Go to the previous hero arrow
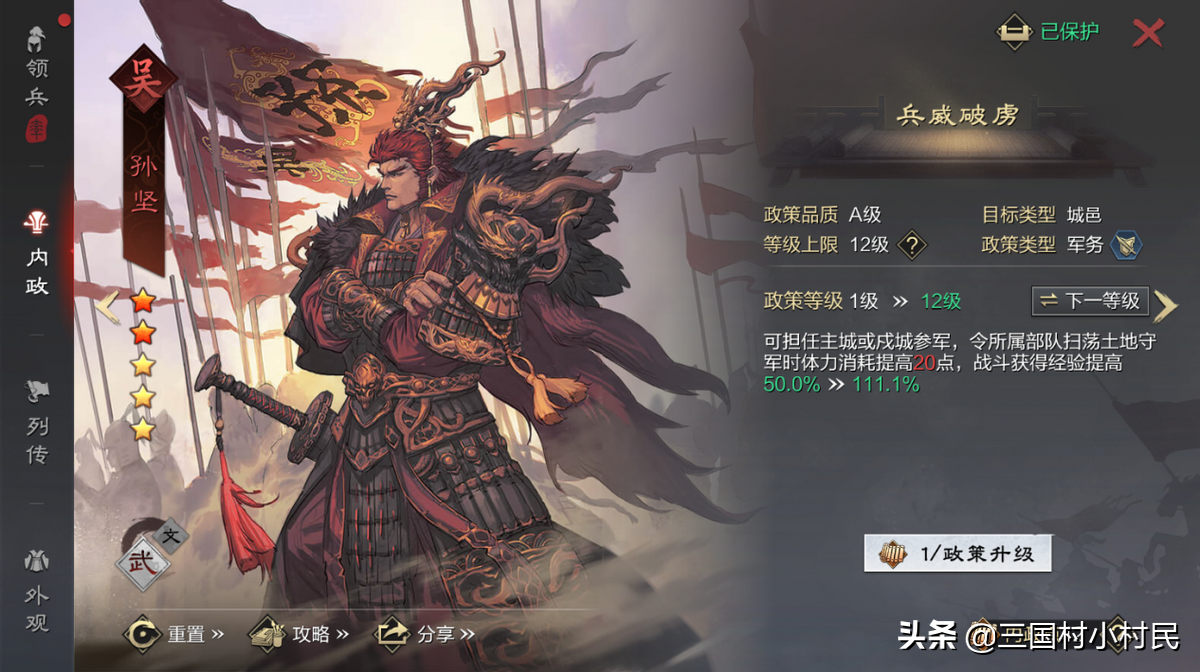 (x=108, y=305)
